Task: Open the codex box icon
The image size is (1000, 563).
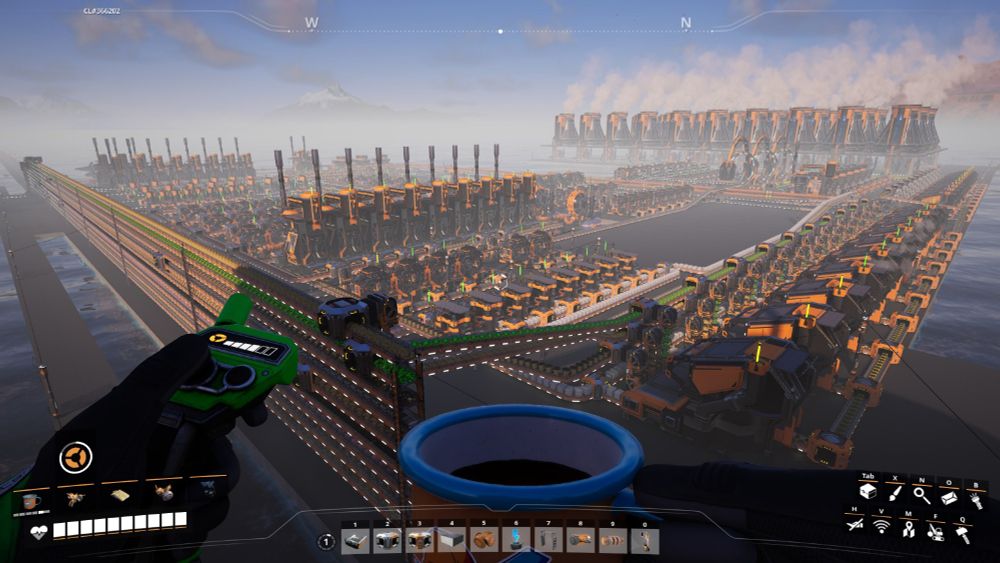Action: click(x=948, y=496)
